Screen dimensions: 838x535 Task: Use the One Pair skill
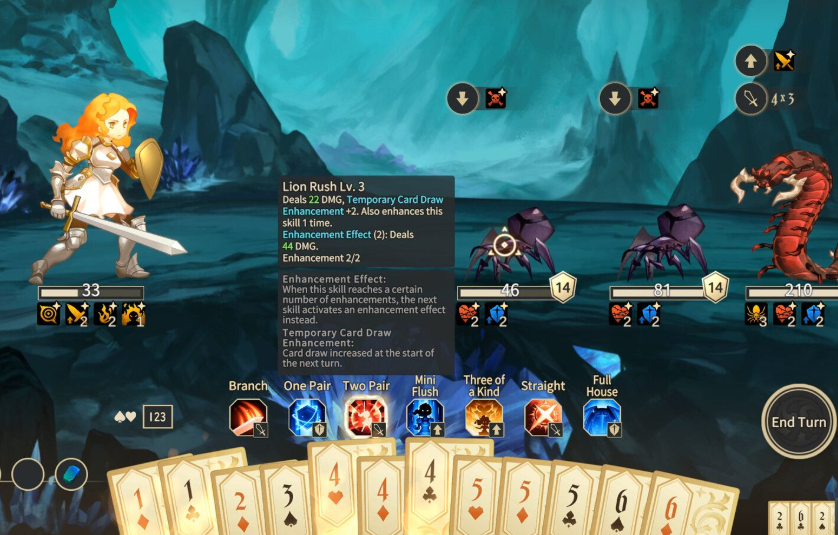click(307, 417)
